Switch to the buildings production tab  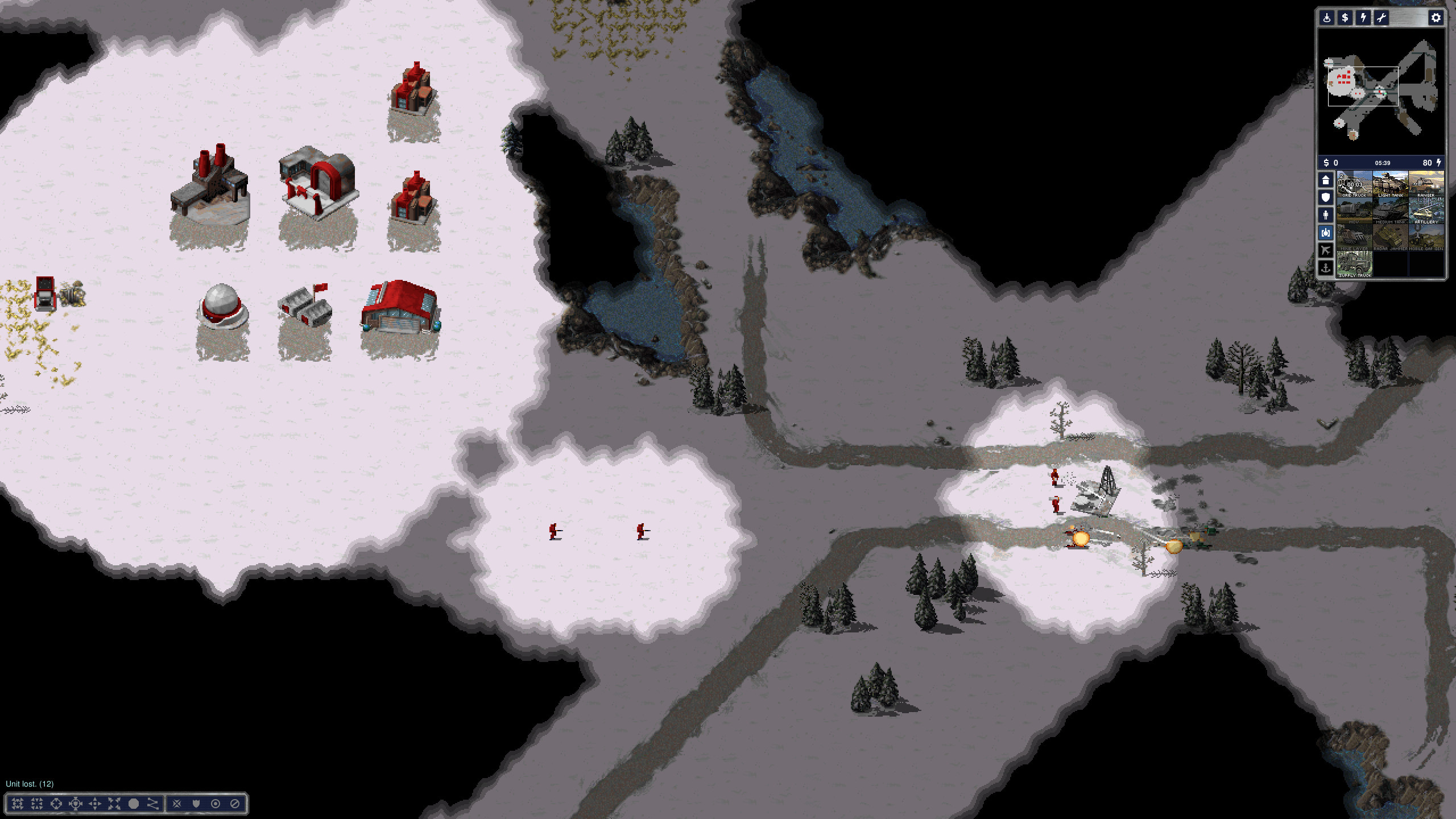[1326, 180]
